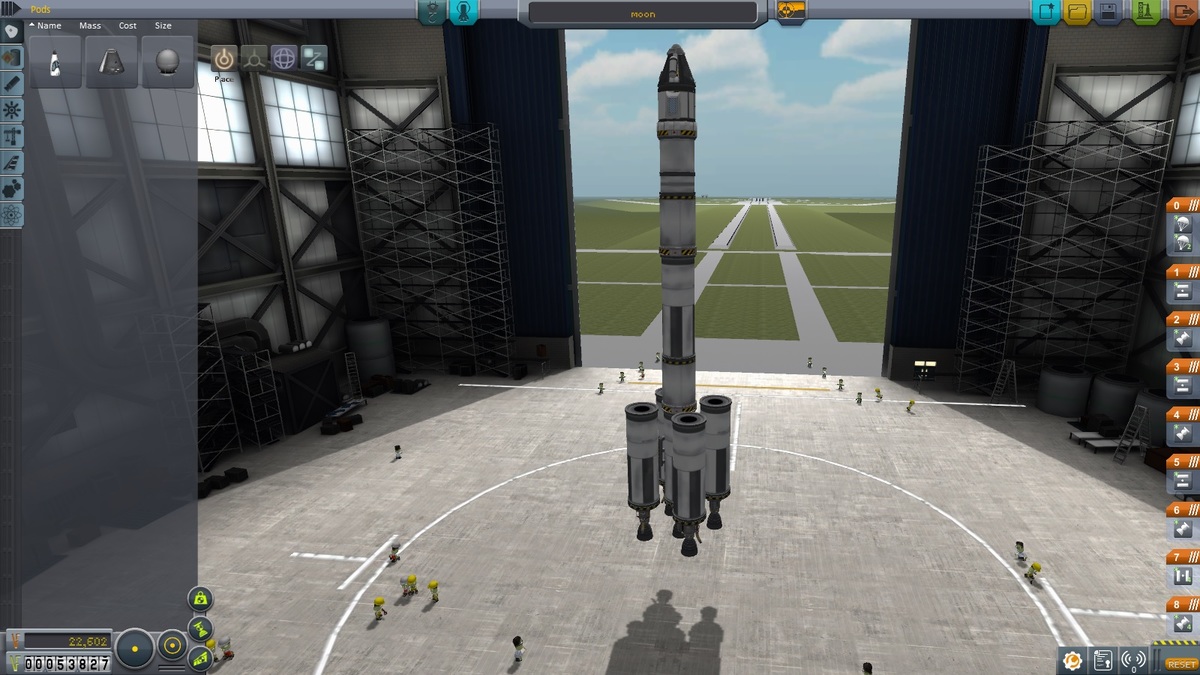Activate the Place gizmo tool
This screenshot has height=675, width=1200.
pos(224,58)
